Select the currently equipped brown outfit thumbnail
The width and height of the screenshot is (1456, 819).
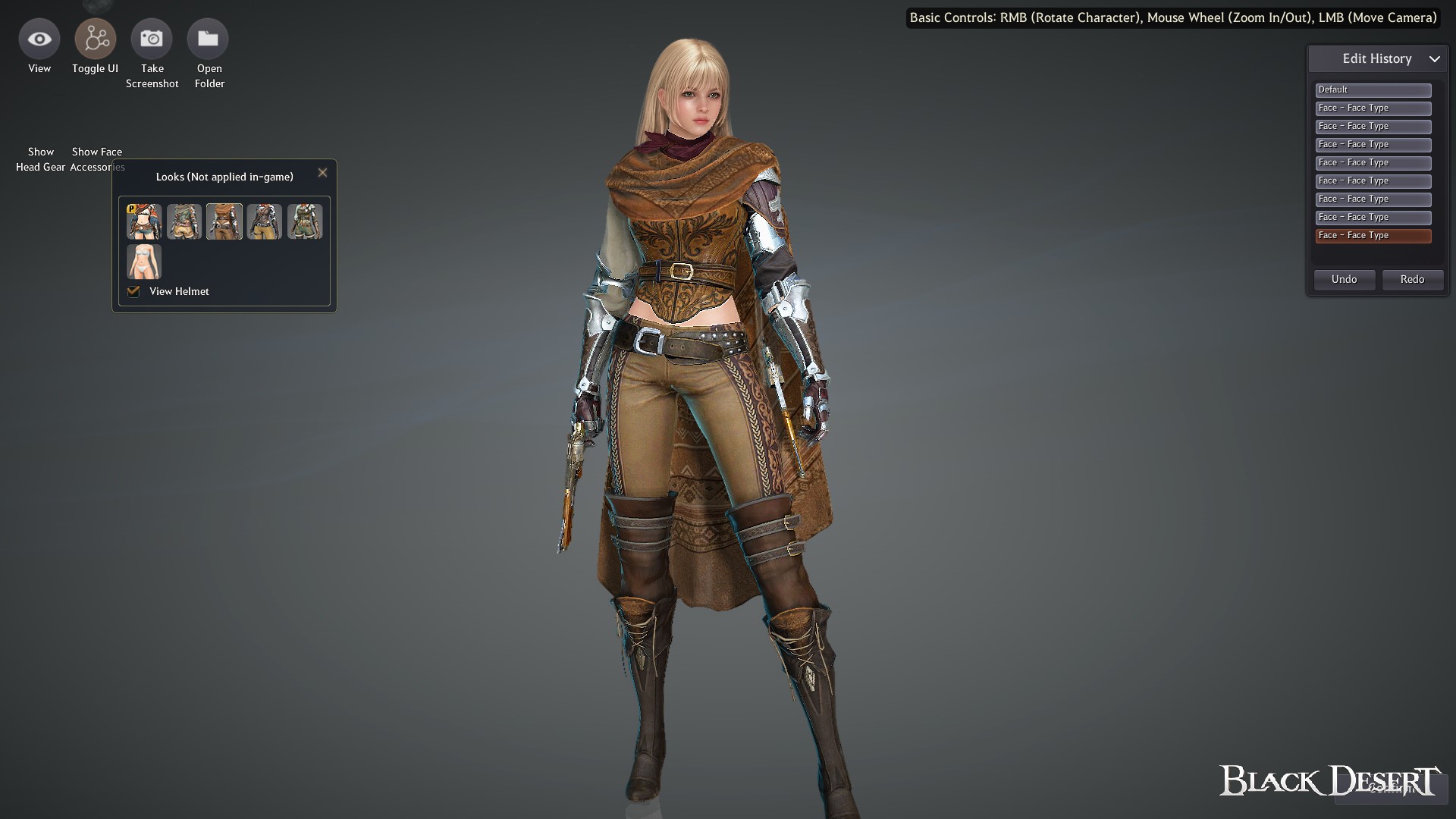224,221
